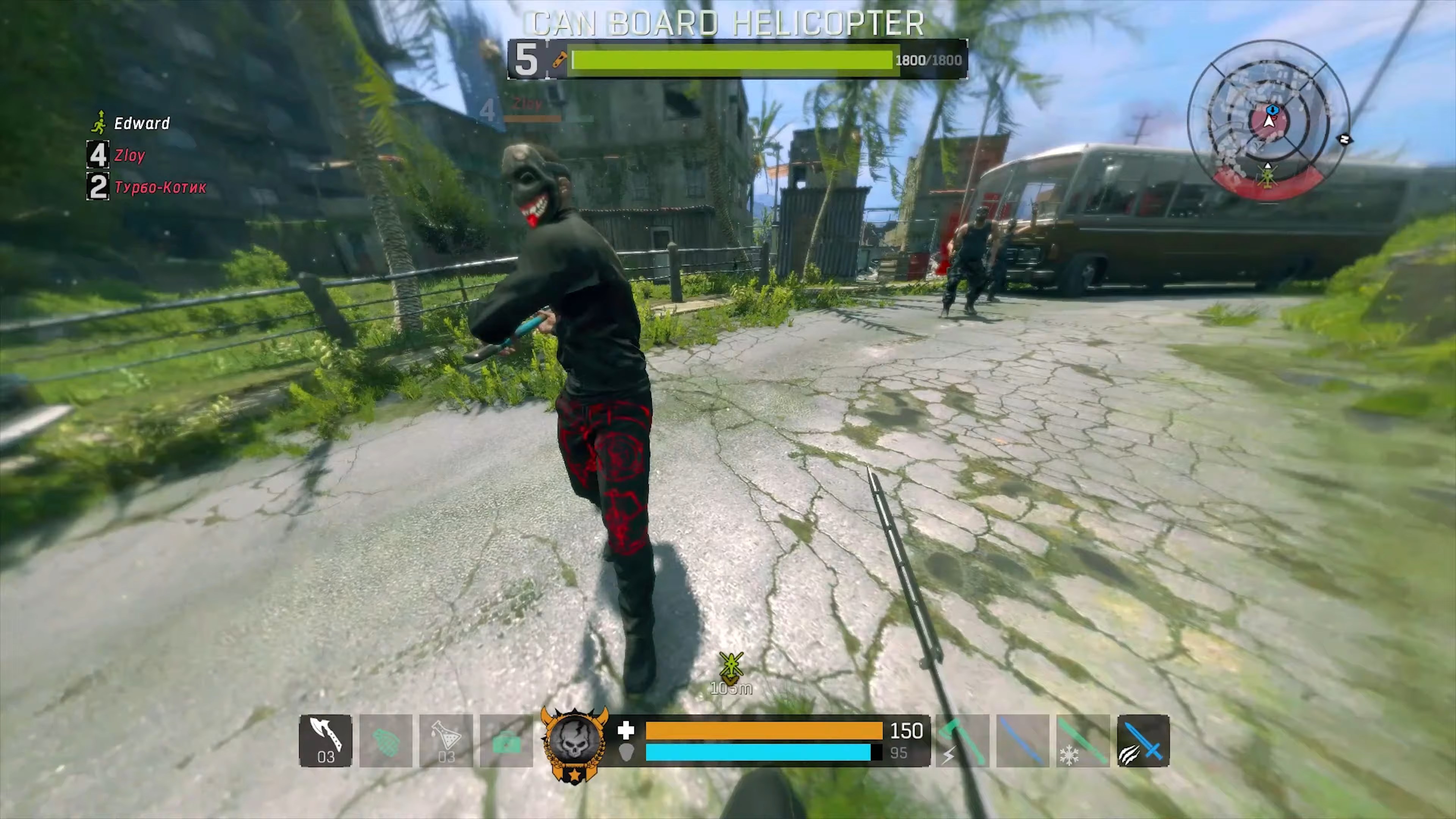Equip the scratched blue sword

coord(1143,741)
